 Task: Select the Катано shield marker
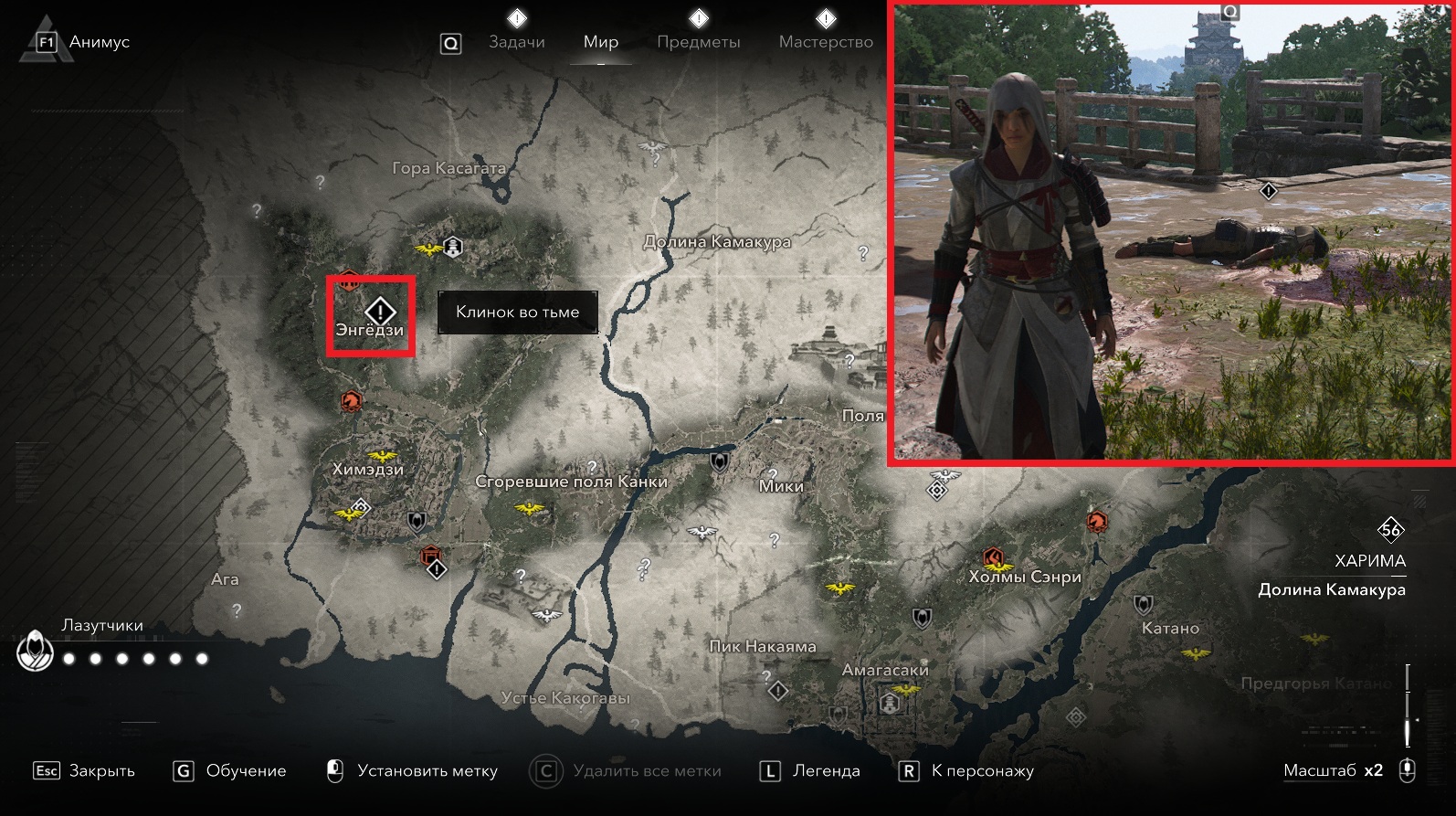[x=1143, y=605]
